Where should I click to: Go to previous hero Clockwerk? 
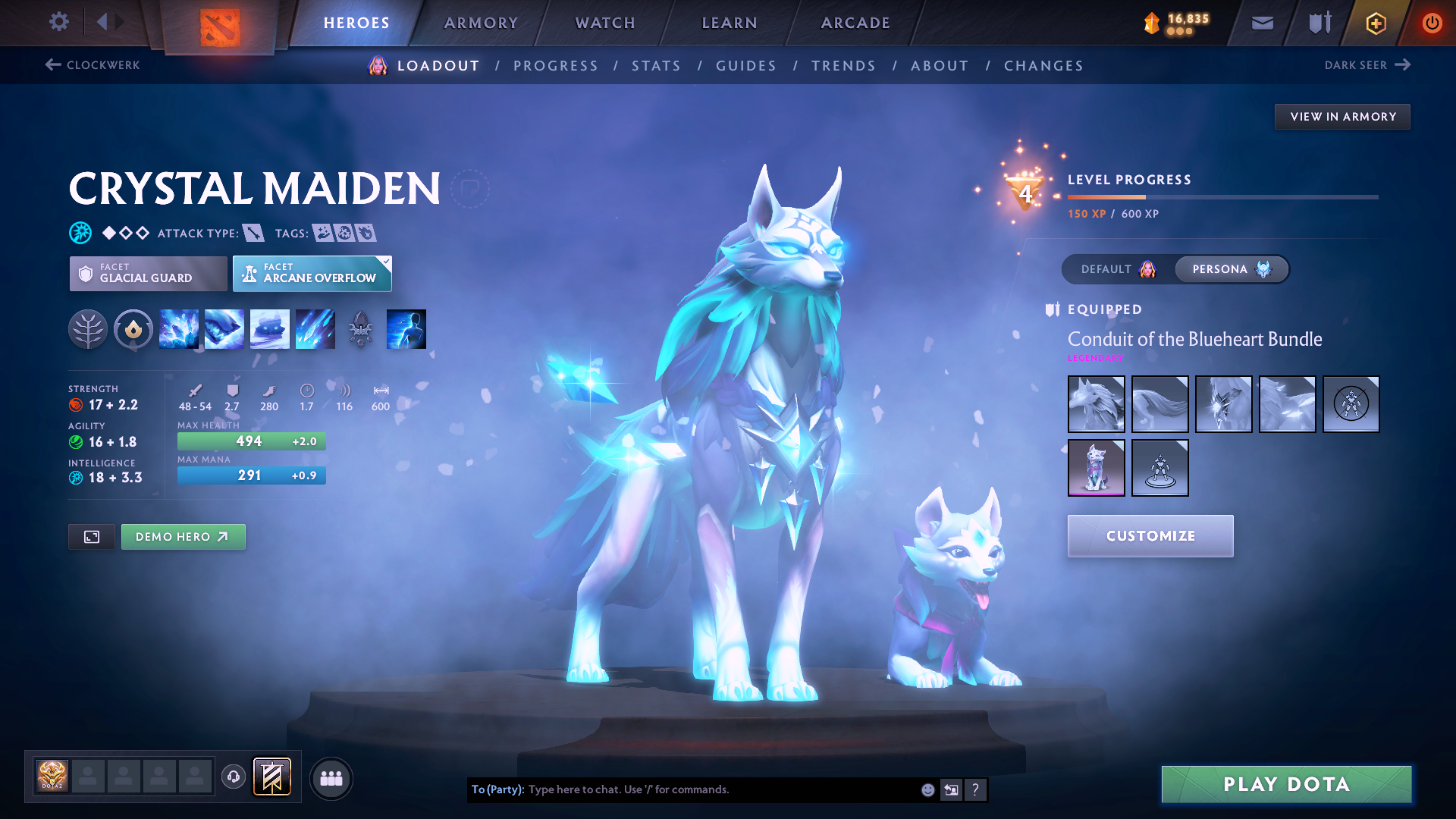pos(93,65)
